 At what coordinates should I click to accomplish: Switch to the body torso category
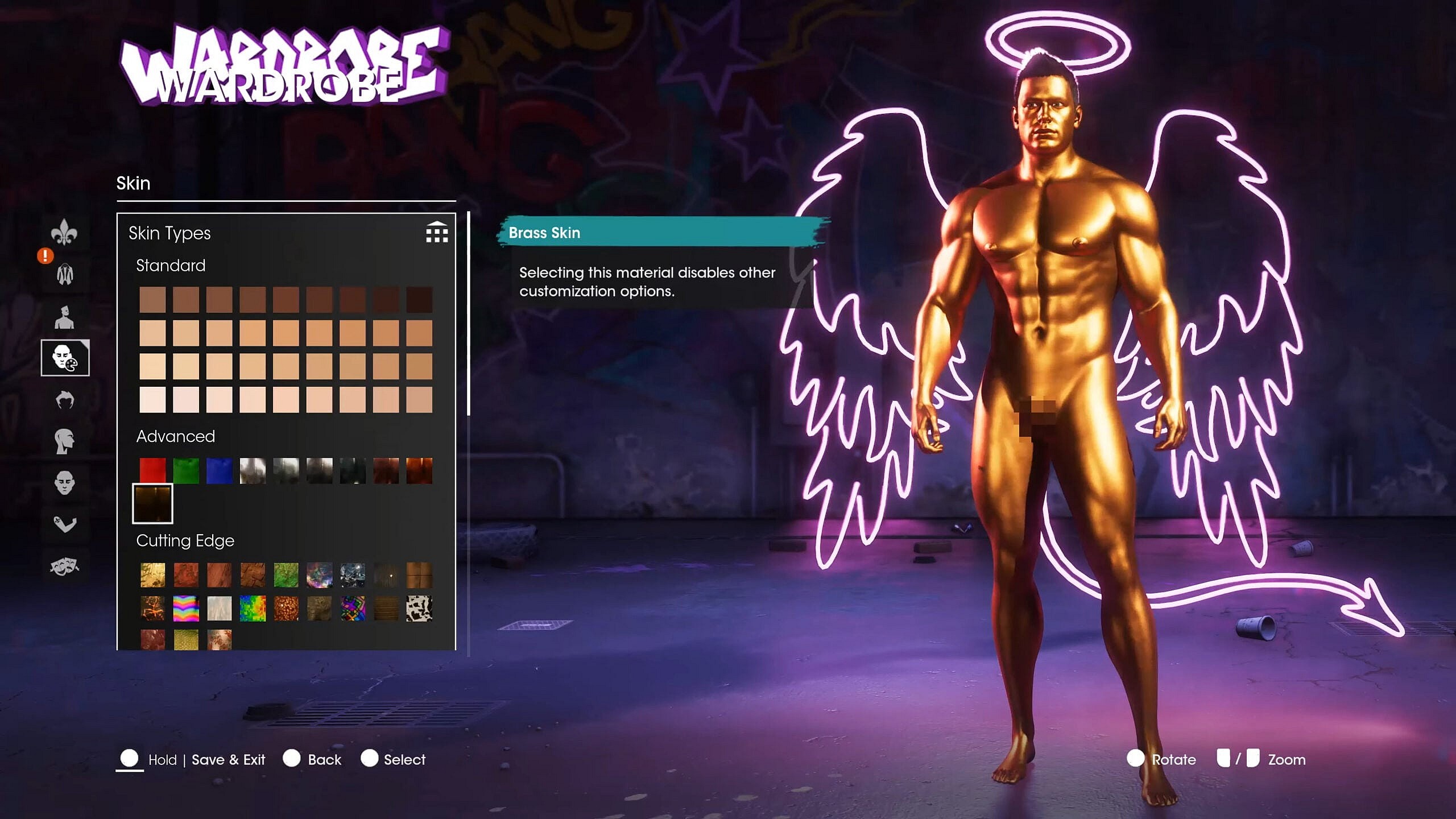click(64, 317)
